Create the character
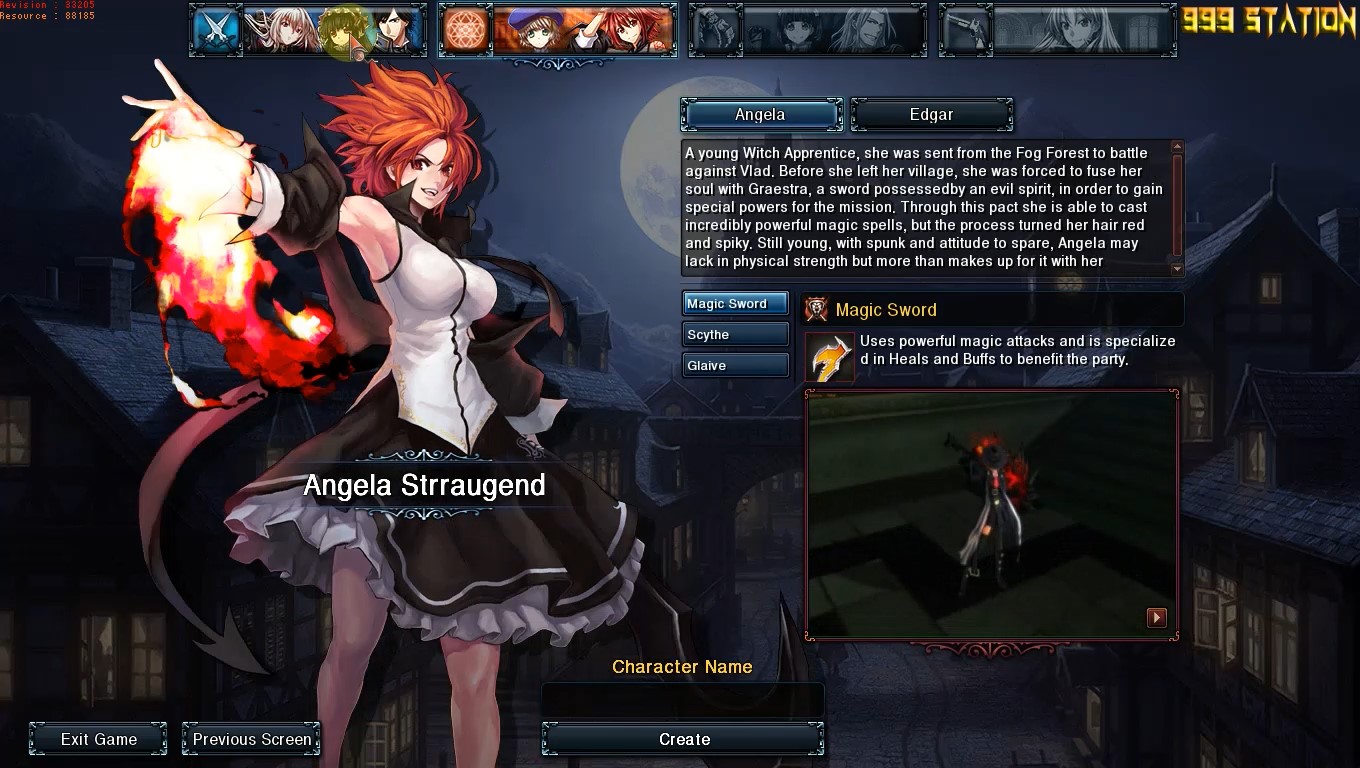The image size is (1360, 768). (683, 740)
